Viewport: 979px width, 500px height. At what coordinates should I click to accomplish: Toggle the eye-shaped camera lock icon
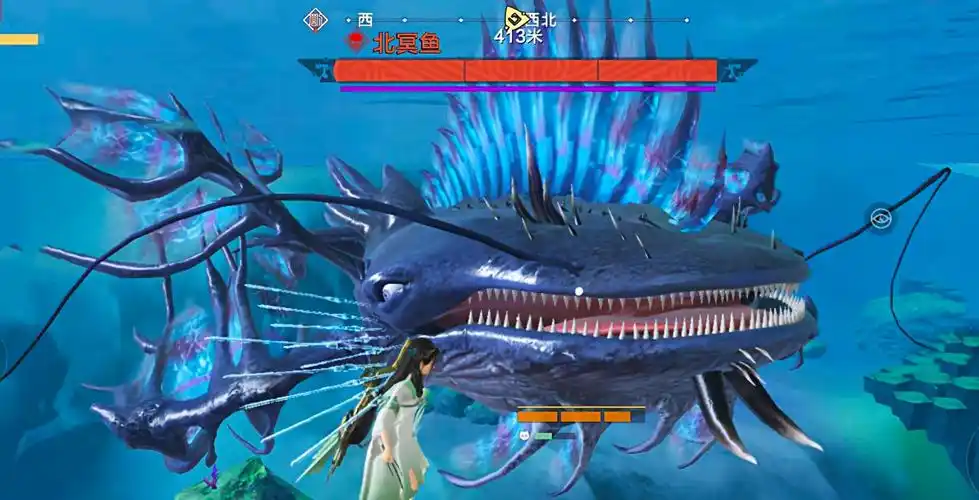point(880,218)
